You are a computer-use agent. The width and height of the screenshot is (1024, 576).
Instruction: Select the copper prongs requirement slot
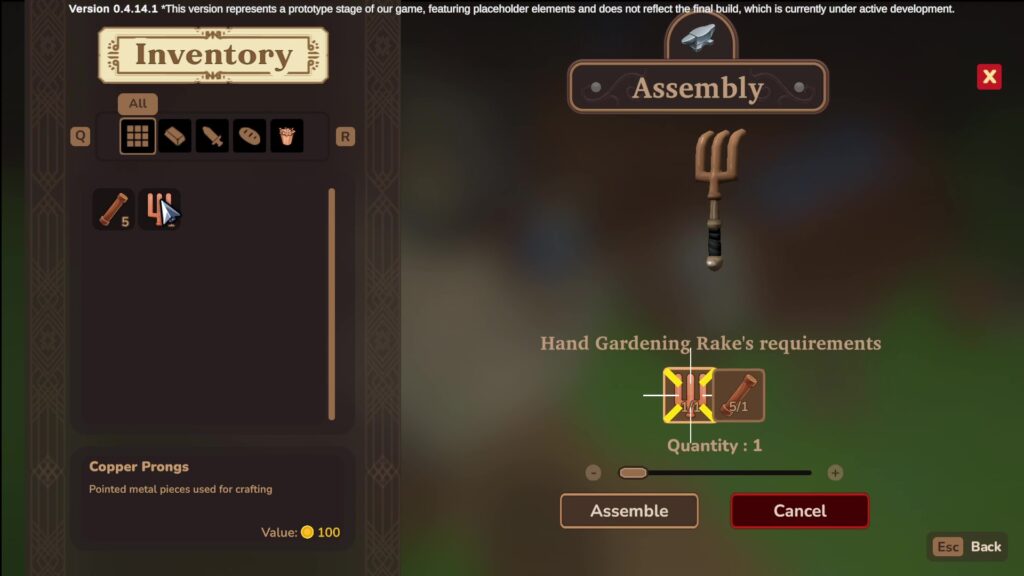(x=689, y=395)
